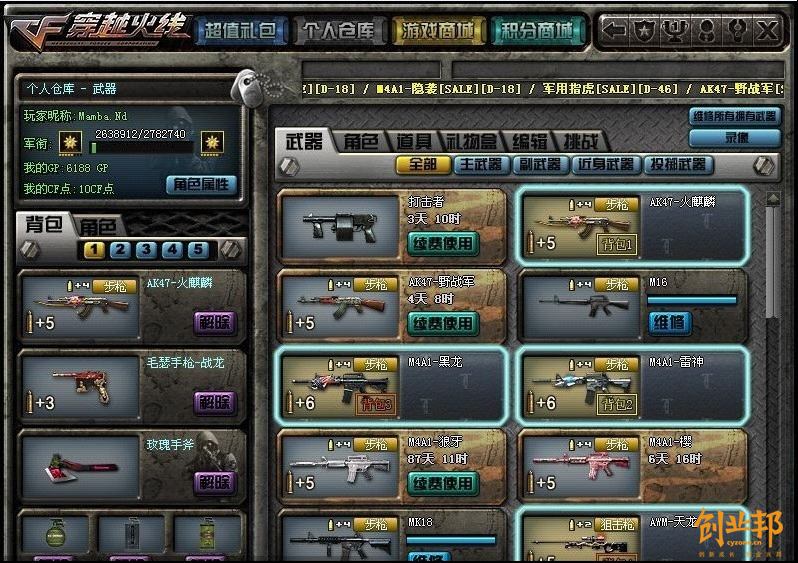The height and width of the screenshot is (563, 798).
Task: Repair all carried weapons with 维修所有携有武器
Action: point(735,116)
